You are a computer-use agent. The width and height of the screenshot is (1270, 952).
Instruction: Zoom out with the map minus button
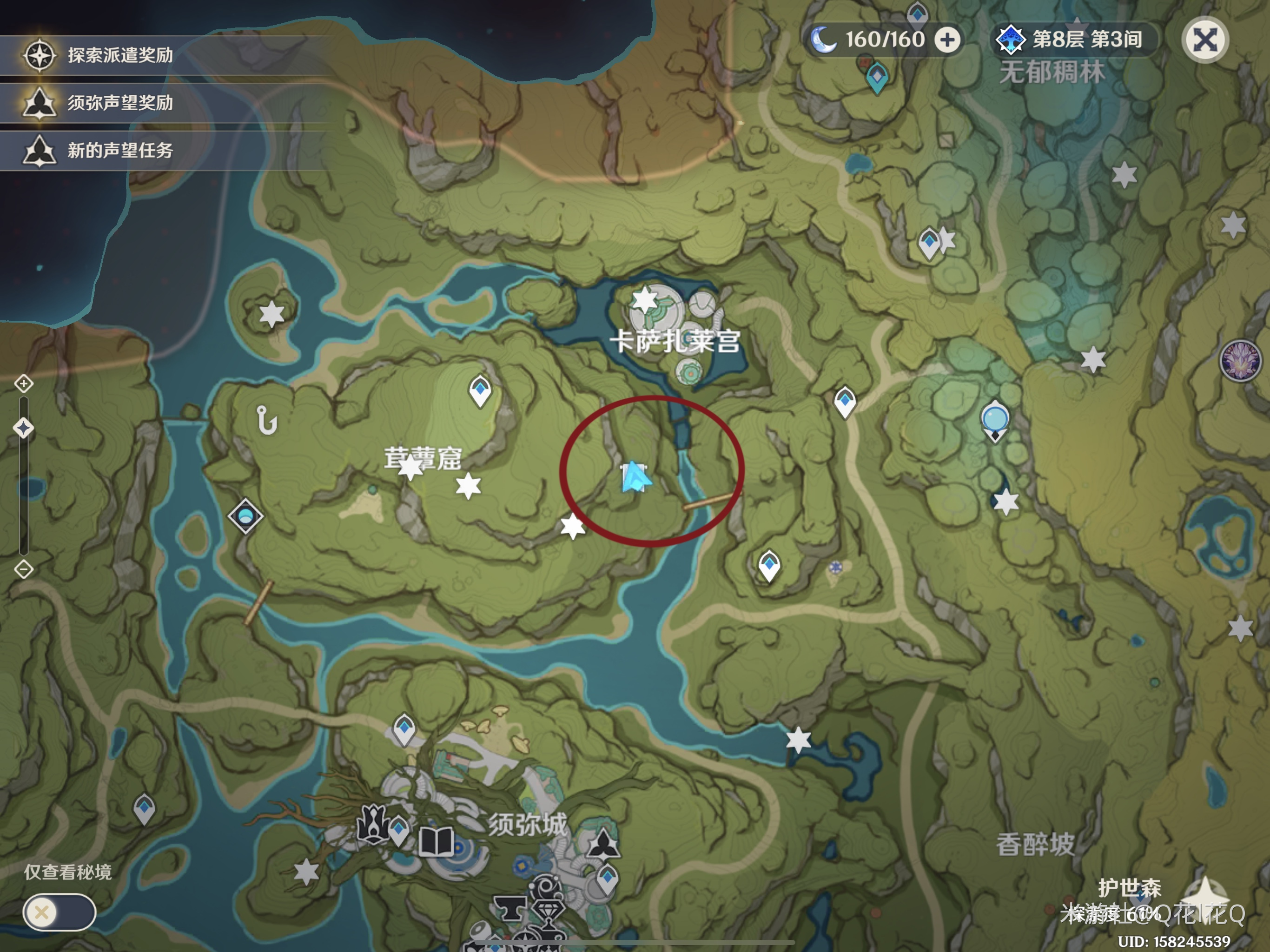24,569
